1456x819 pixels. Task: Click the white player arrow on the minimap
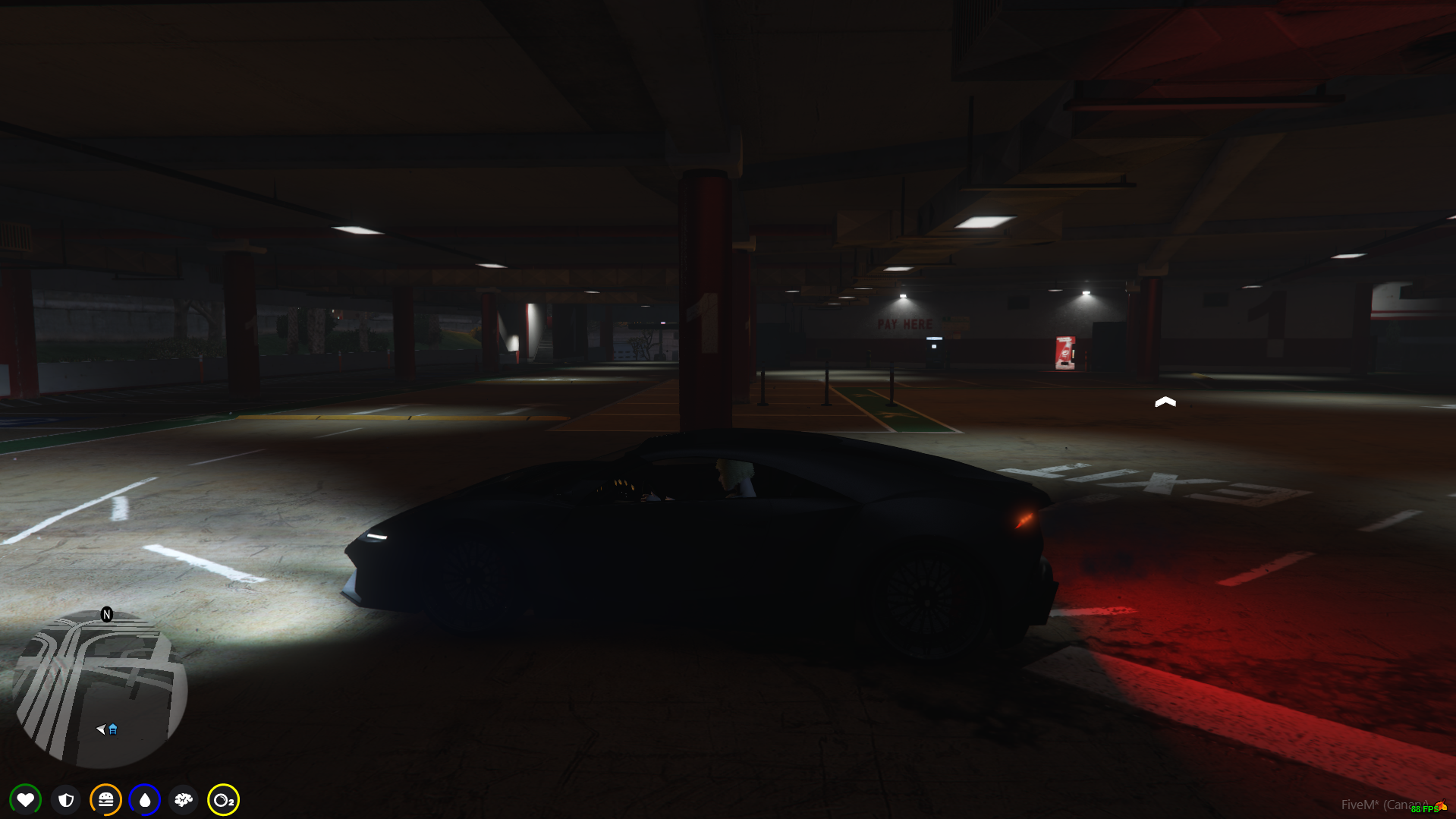(99, 730)
